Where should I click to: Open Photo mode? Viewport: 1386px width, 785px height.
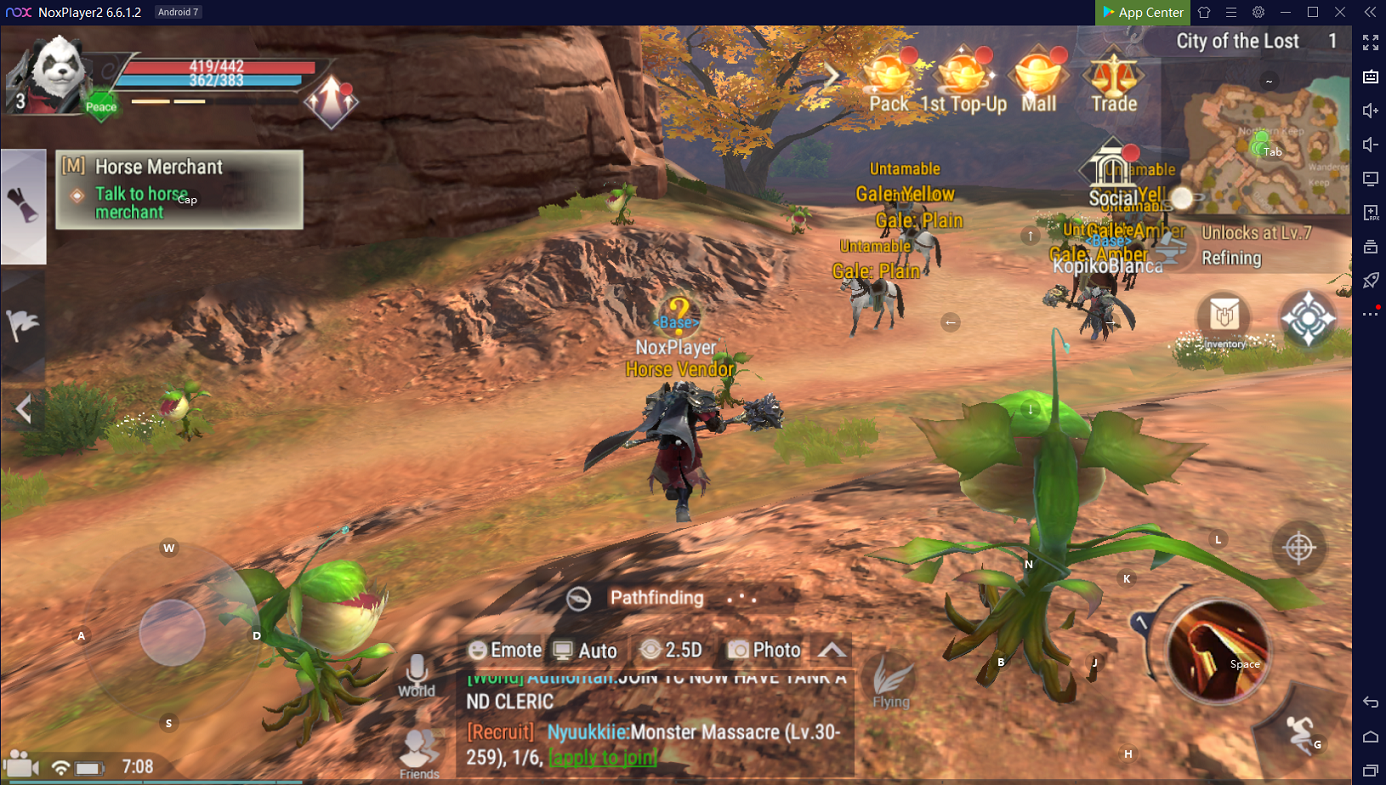(x=765, y=650)
